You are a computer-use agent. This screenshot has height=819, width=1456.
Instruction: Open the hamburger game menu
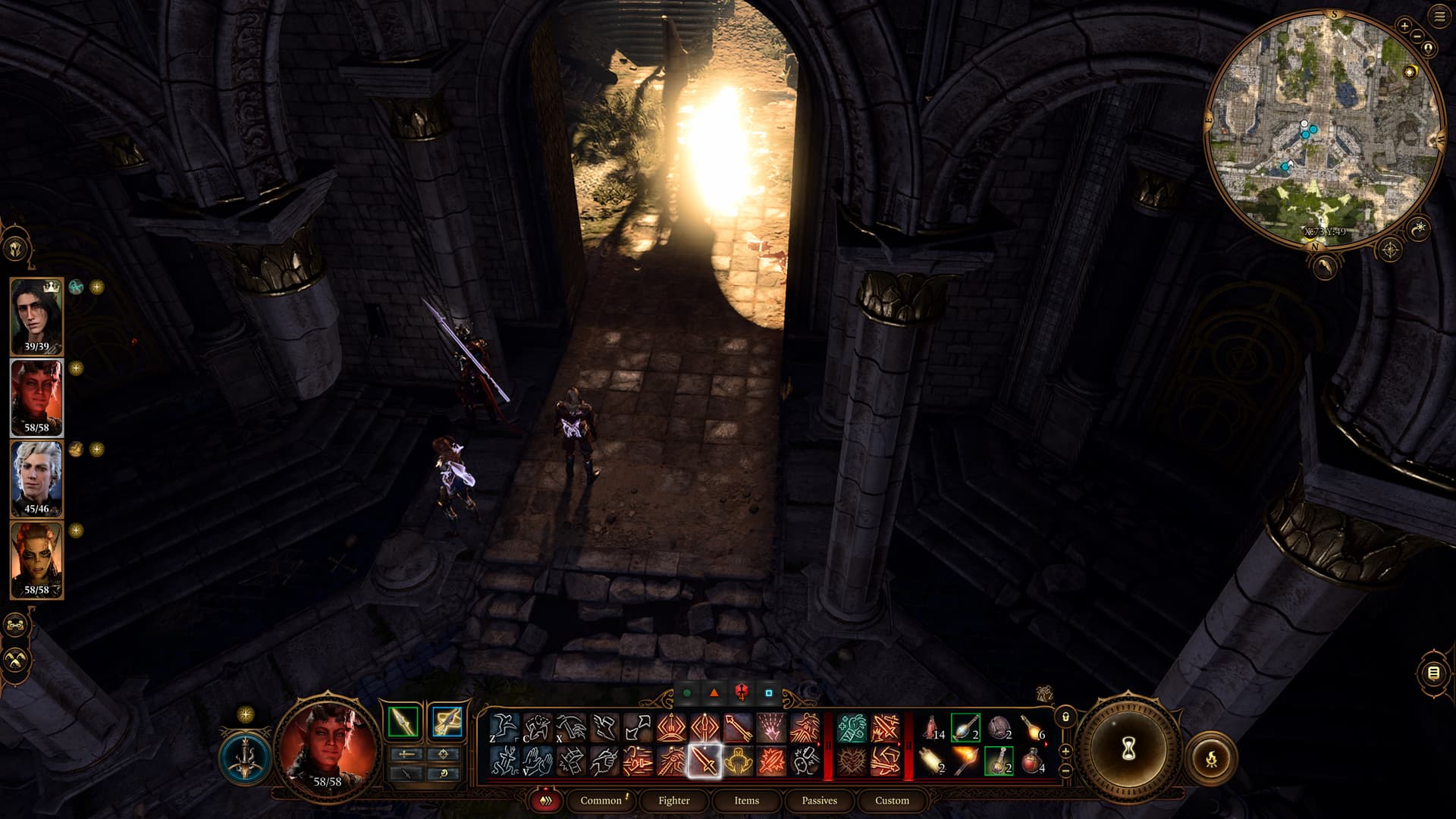(x=1439, y=17)
